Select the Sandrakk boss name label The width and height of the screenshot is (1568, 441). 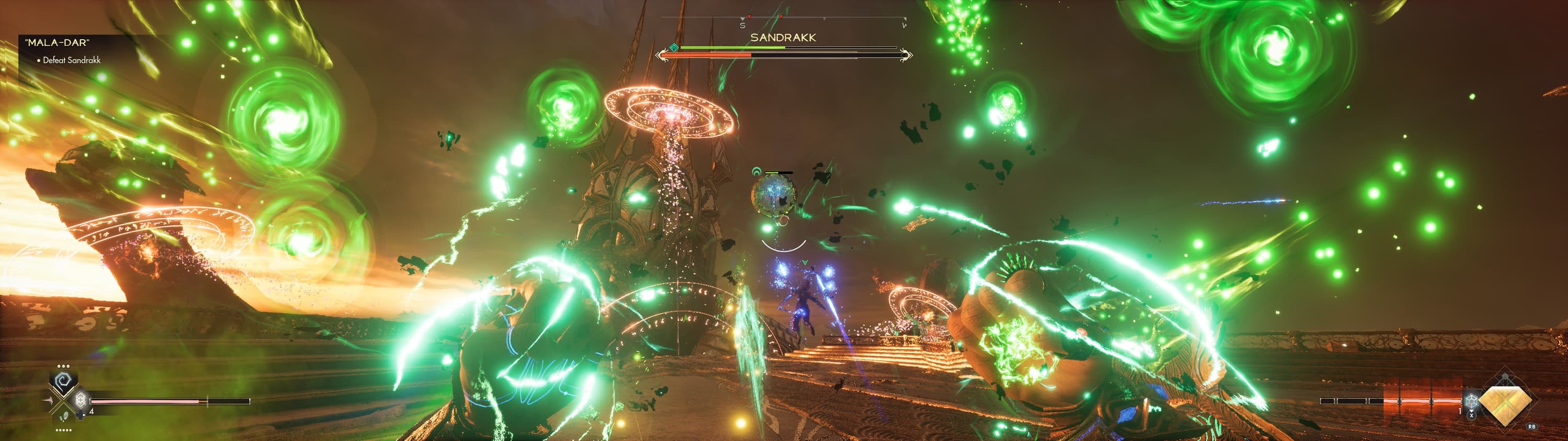tap(783, 38)
